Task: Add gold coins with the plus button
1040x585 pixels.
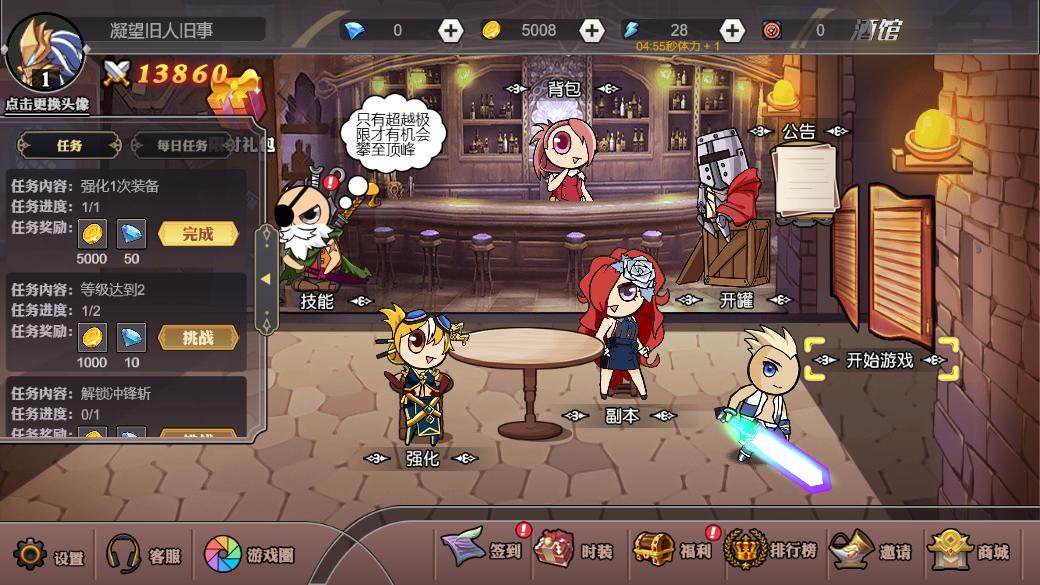Action: [592, 31]
